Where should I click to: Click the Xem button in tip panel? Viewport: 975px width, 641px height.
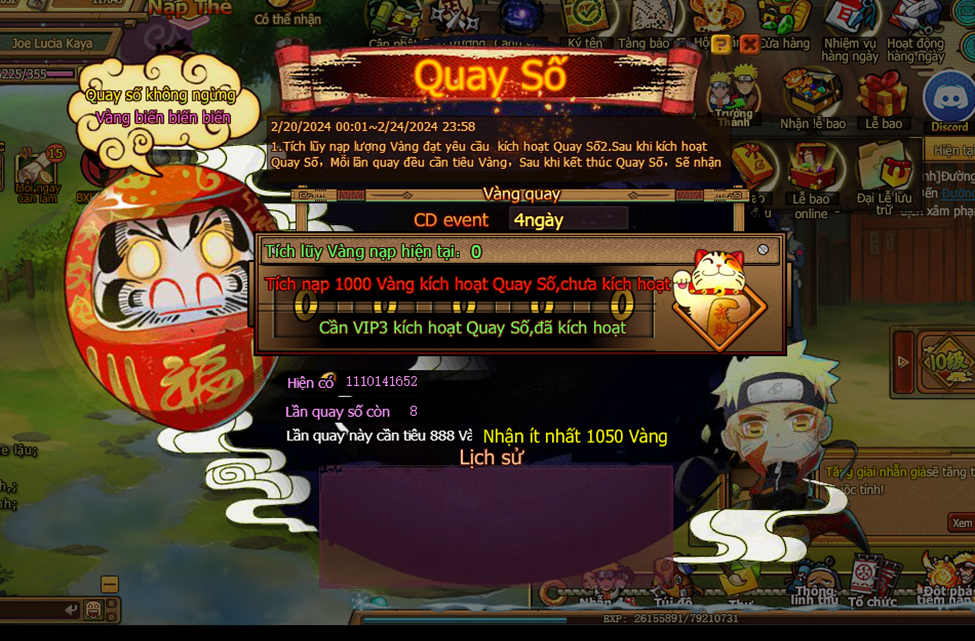pos(961,523)
